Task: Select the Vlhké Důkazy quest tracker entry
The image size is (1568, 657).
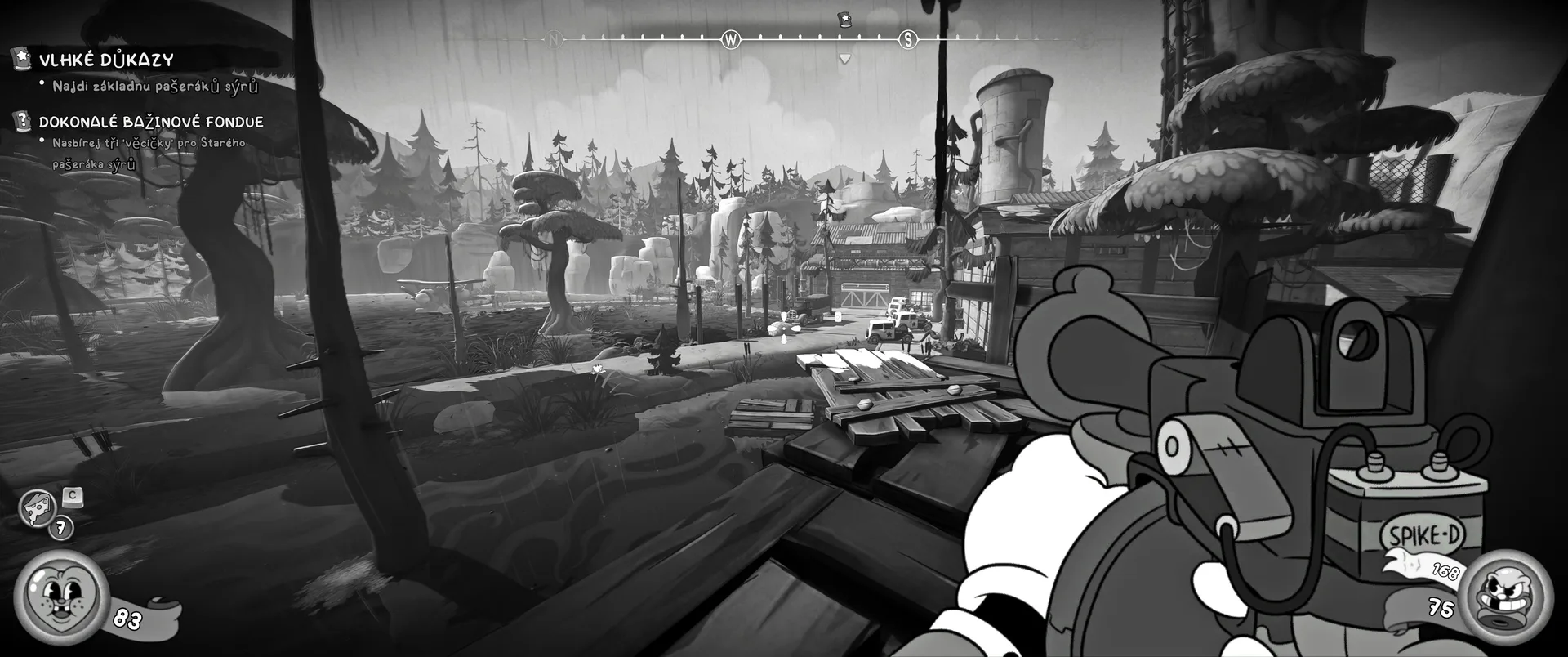Action: coord(106,60)
